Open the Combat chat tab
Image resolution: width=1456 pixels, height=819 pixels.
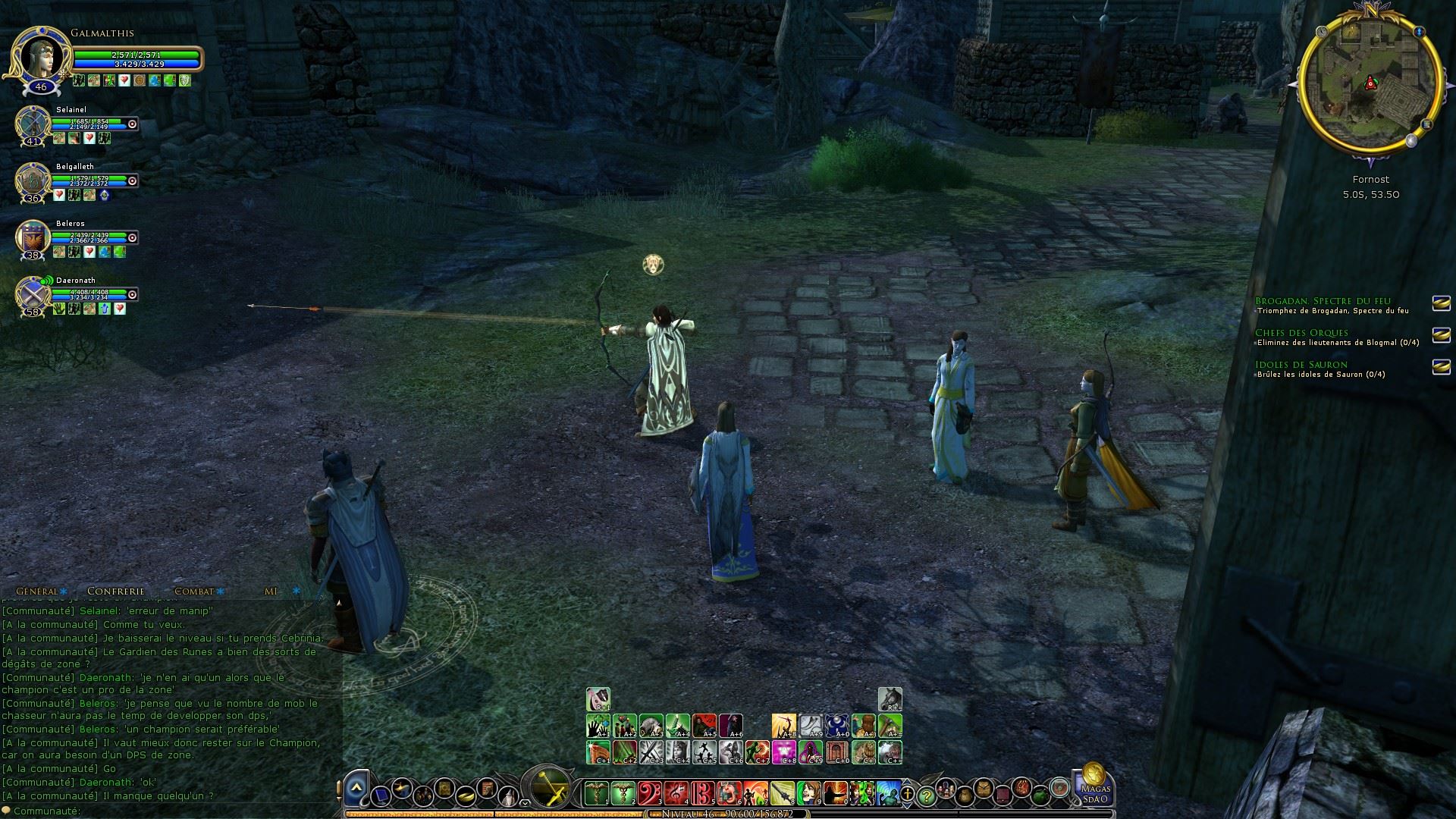coord(194,591)
